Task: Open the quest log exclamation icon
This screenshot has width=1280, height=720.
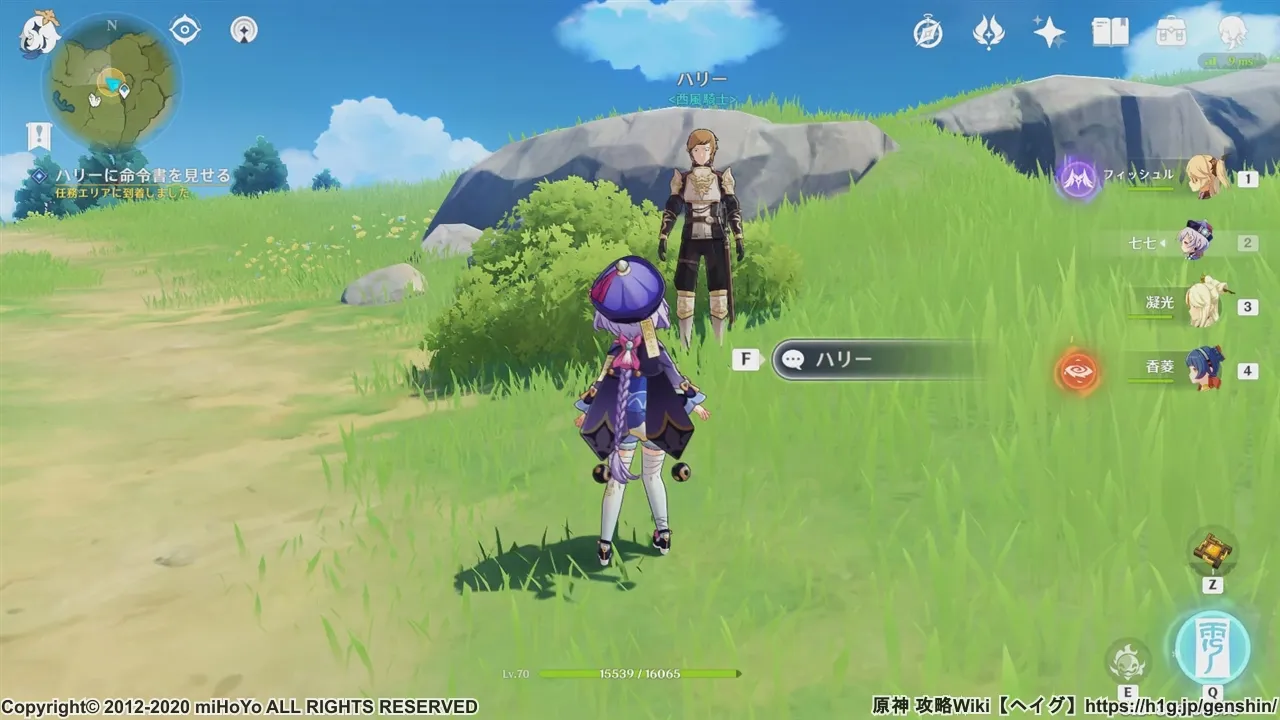Action: pos(39,135)
